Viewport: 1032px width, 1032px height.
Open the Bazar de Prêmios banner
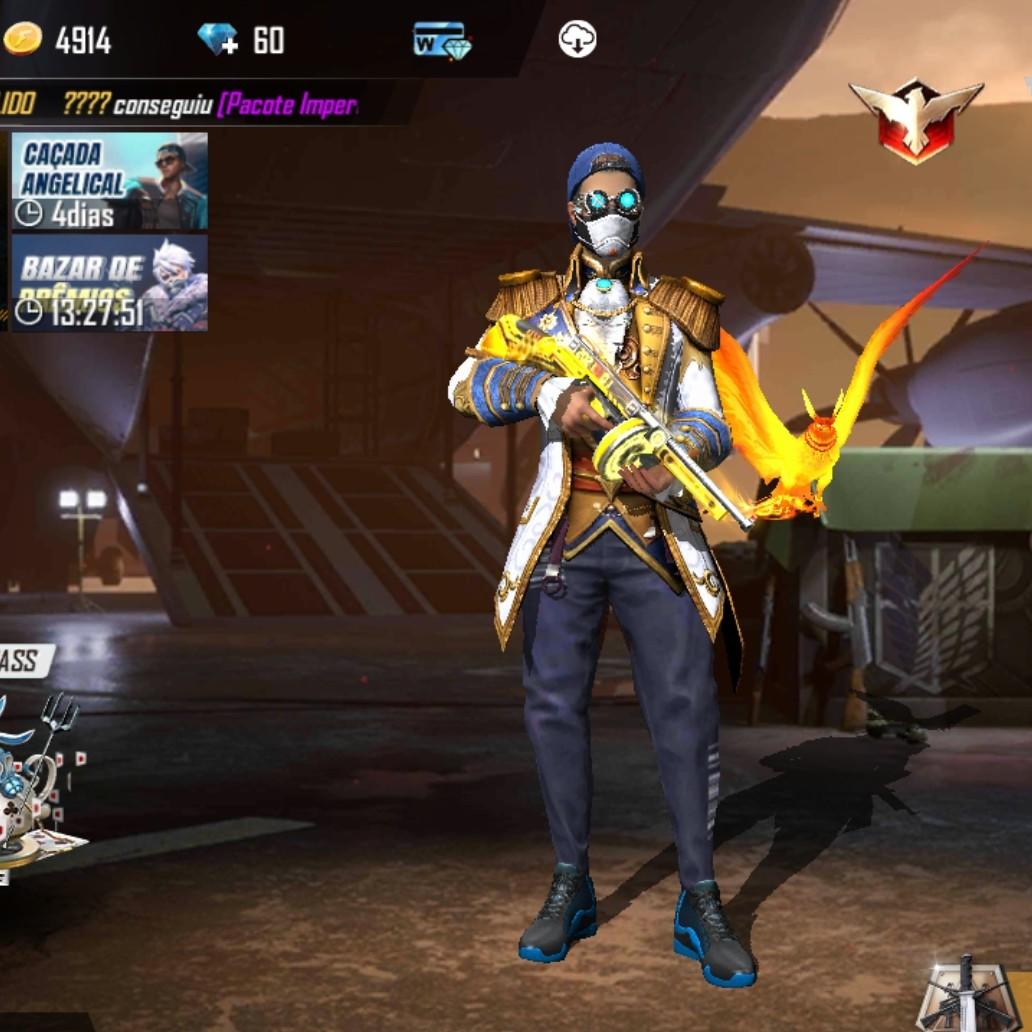109,283
